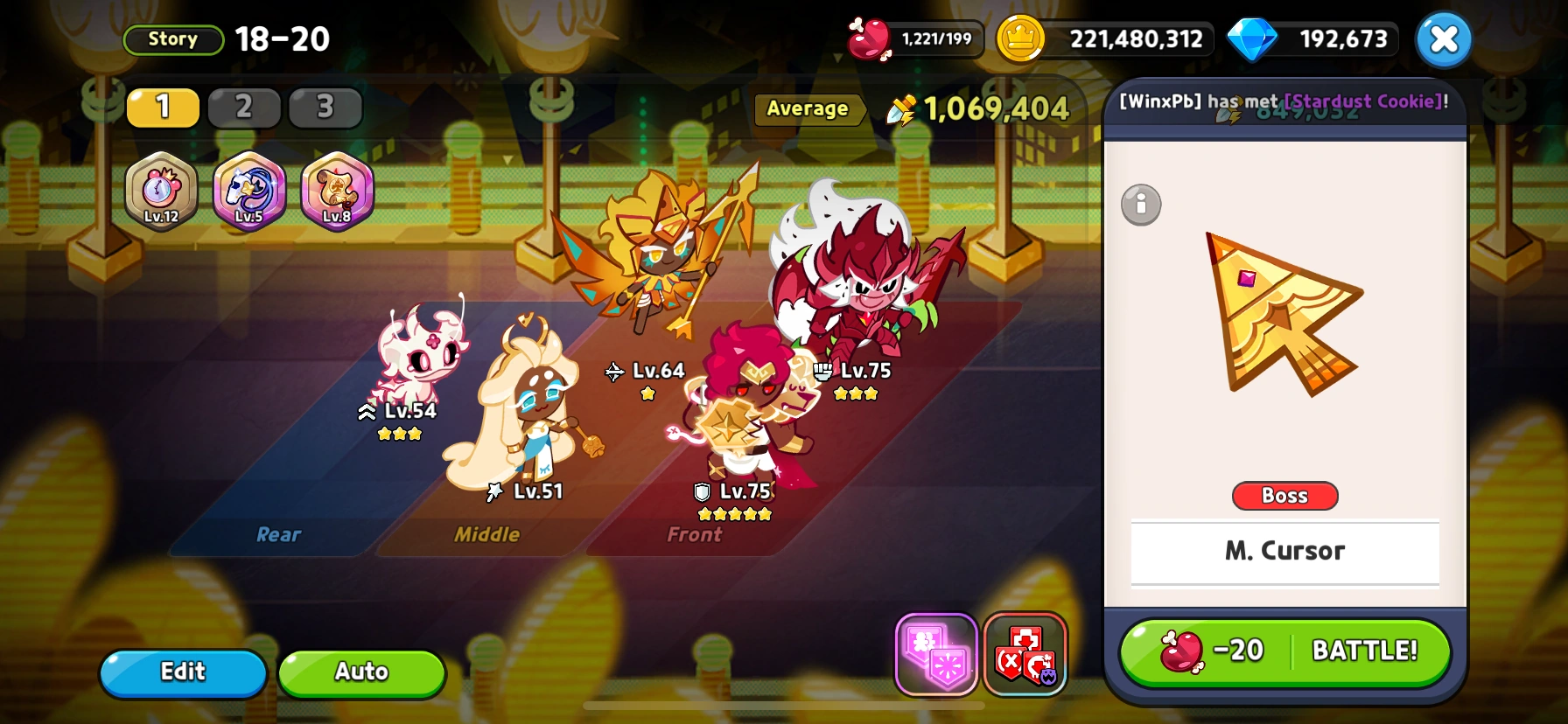
Task: Open the Lv.5 unicorn treasure
Action: coord(249,191)
